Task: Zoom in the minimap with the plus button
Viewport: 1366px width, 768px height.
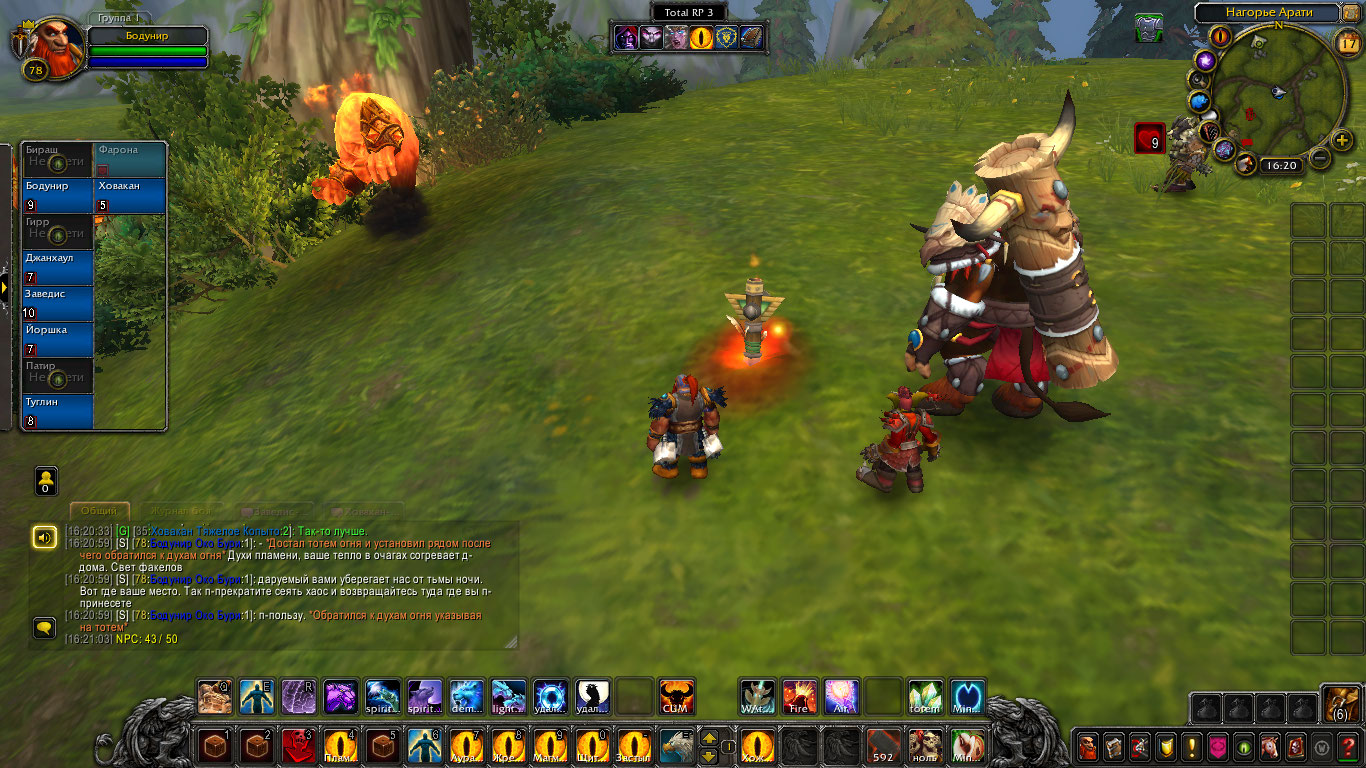Action: click(x=1342, y=140)
